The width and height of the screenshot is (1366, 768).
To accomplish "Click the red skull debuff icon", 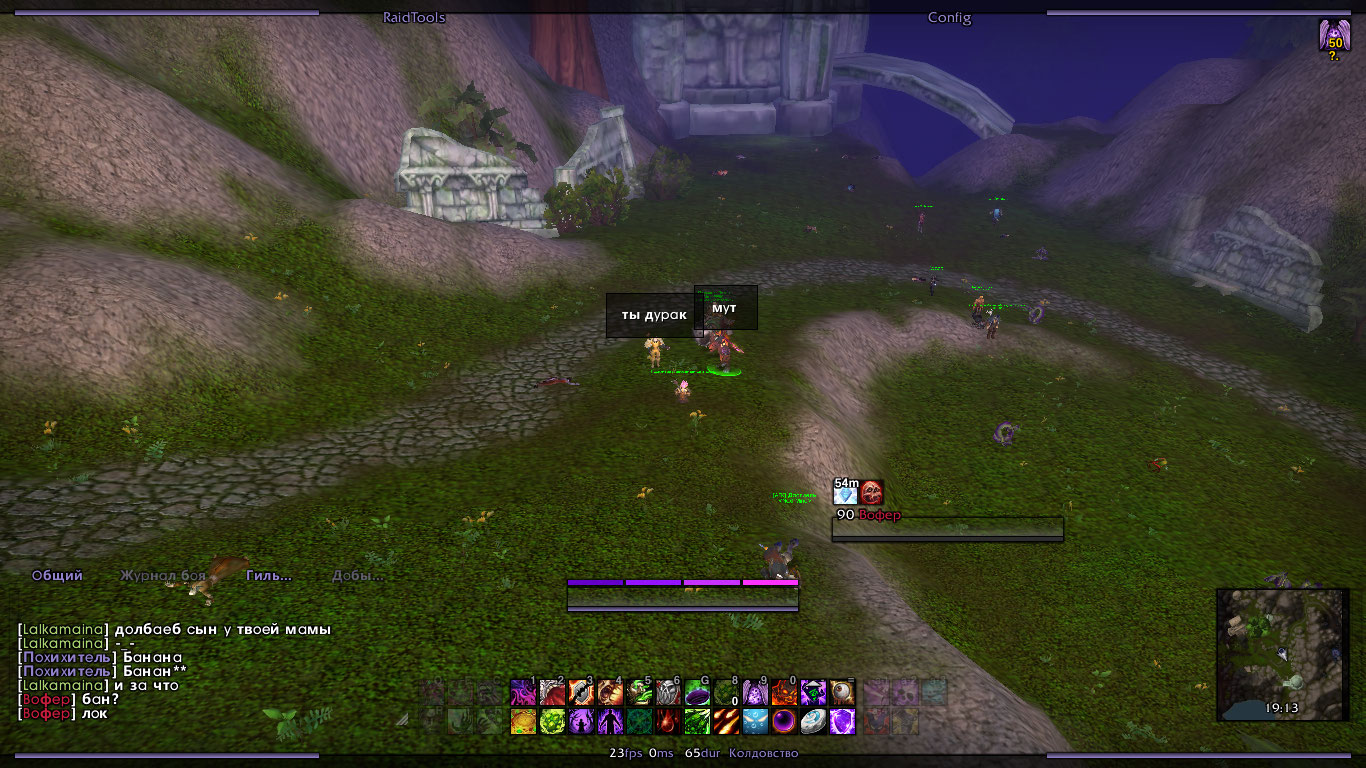I will tap(872, 493).
